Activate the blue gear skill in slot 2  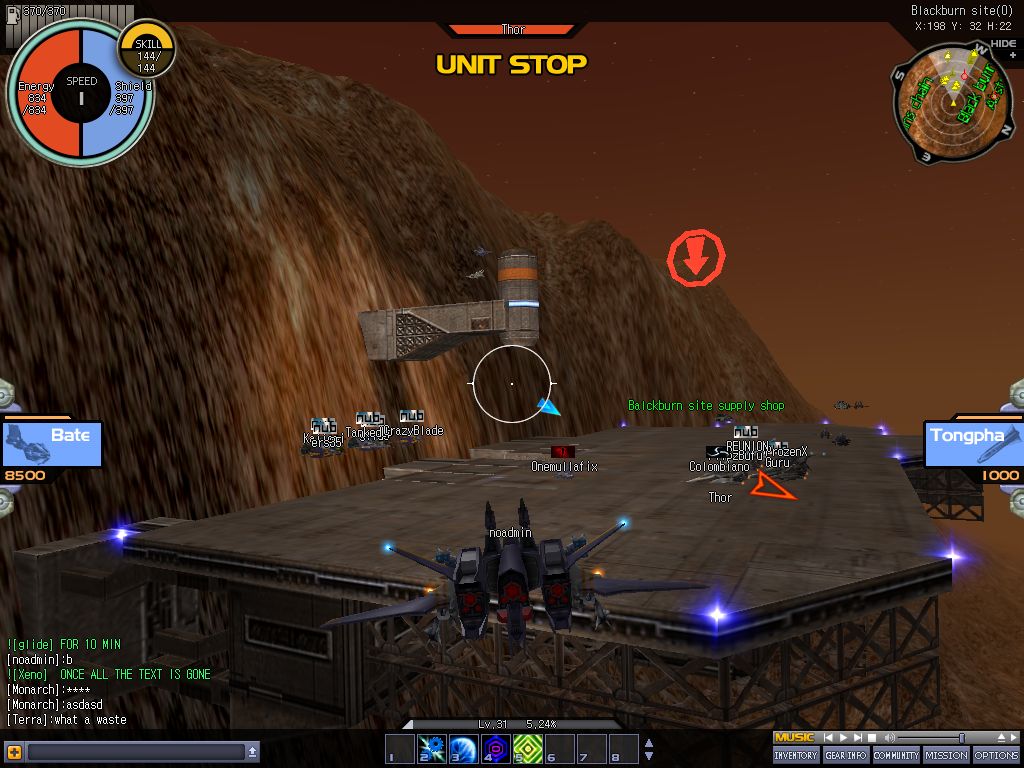click(x=431, y=748)
